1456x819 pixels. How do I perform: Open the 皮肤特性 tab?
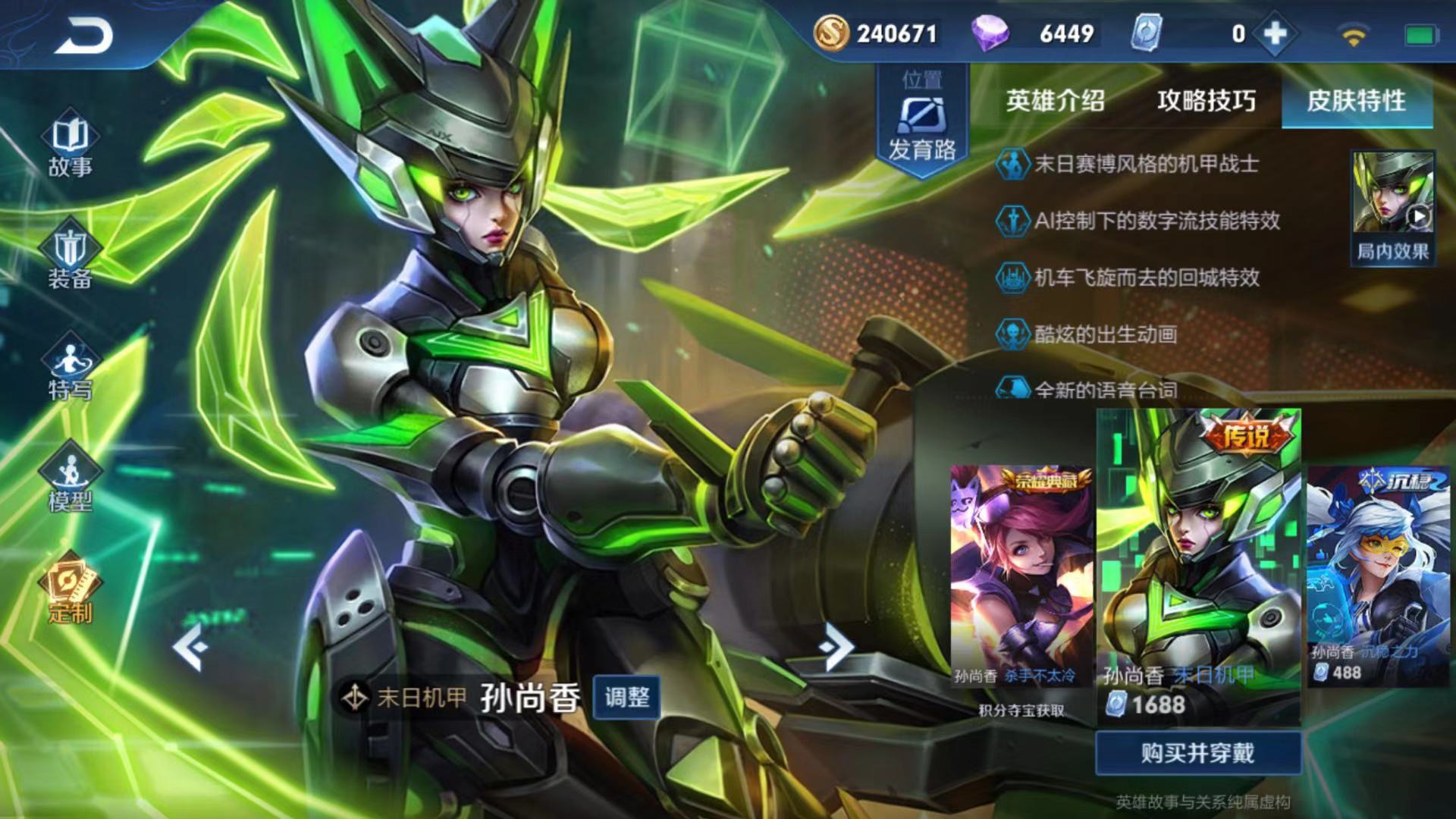point(1357,101)
